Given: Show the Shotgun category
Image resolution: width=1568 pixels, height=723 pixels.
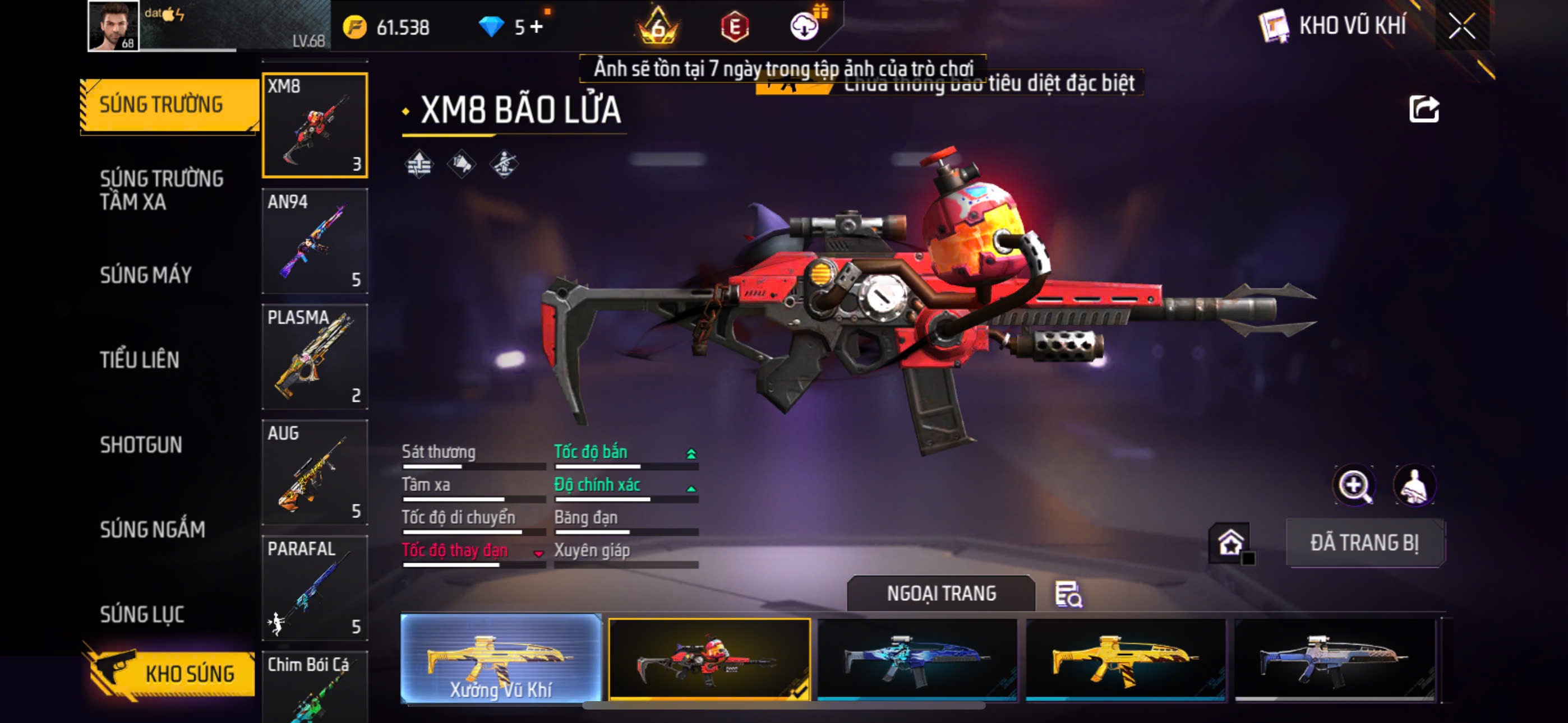Looking at the screenshot, I should click(141, 445).
